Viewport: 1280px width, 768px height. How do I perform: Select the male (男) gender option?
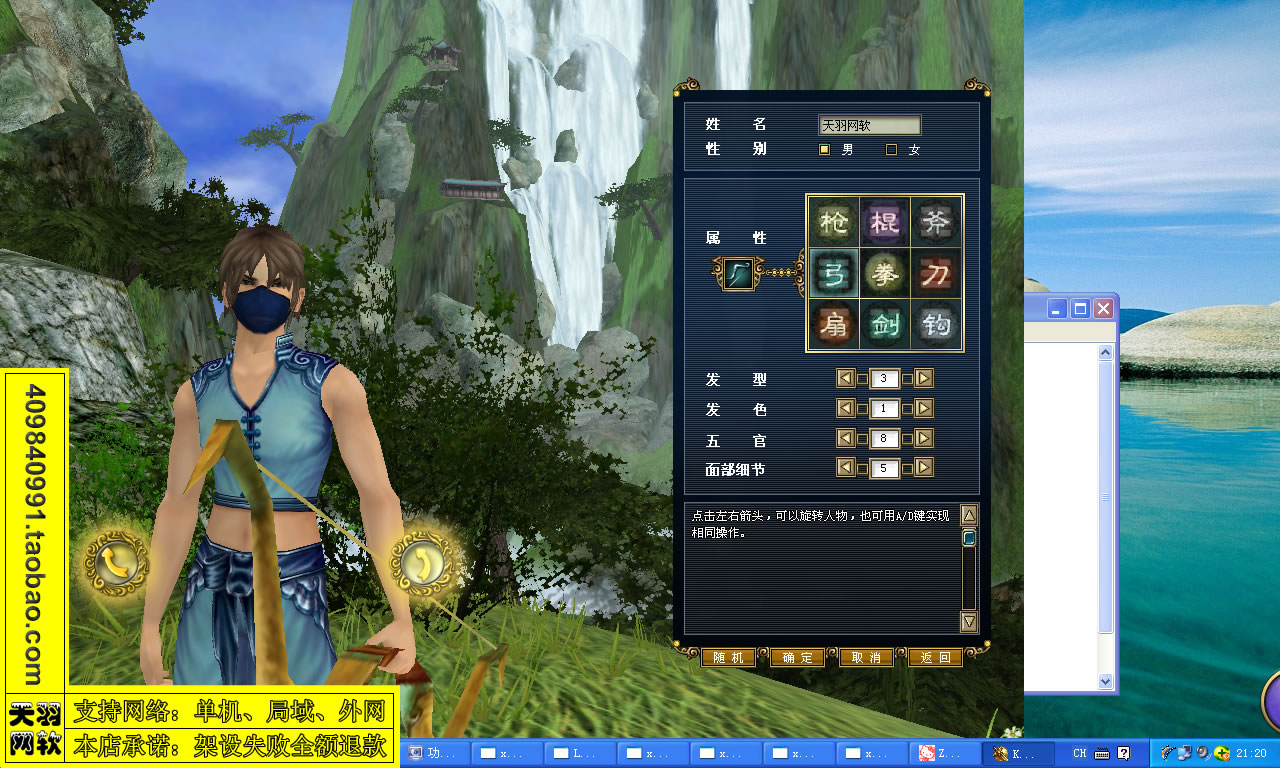coord(824,149)
